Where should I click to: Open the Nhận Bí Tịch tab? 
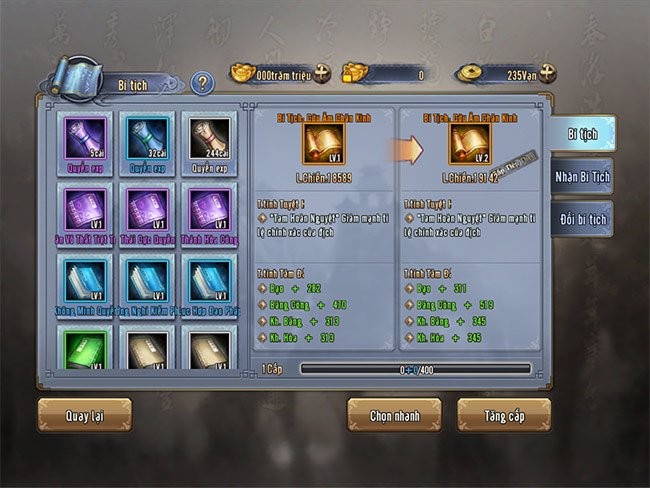pos(582,176)
